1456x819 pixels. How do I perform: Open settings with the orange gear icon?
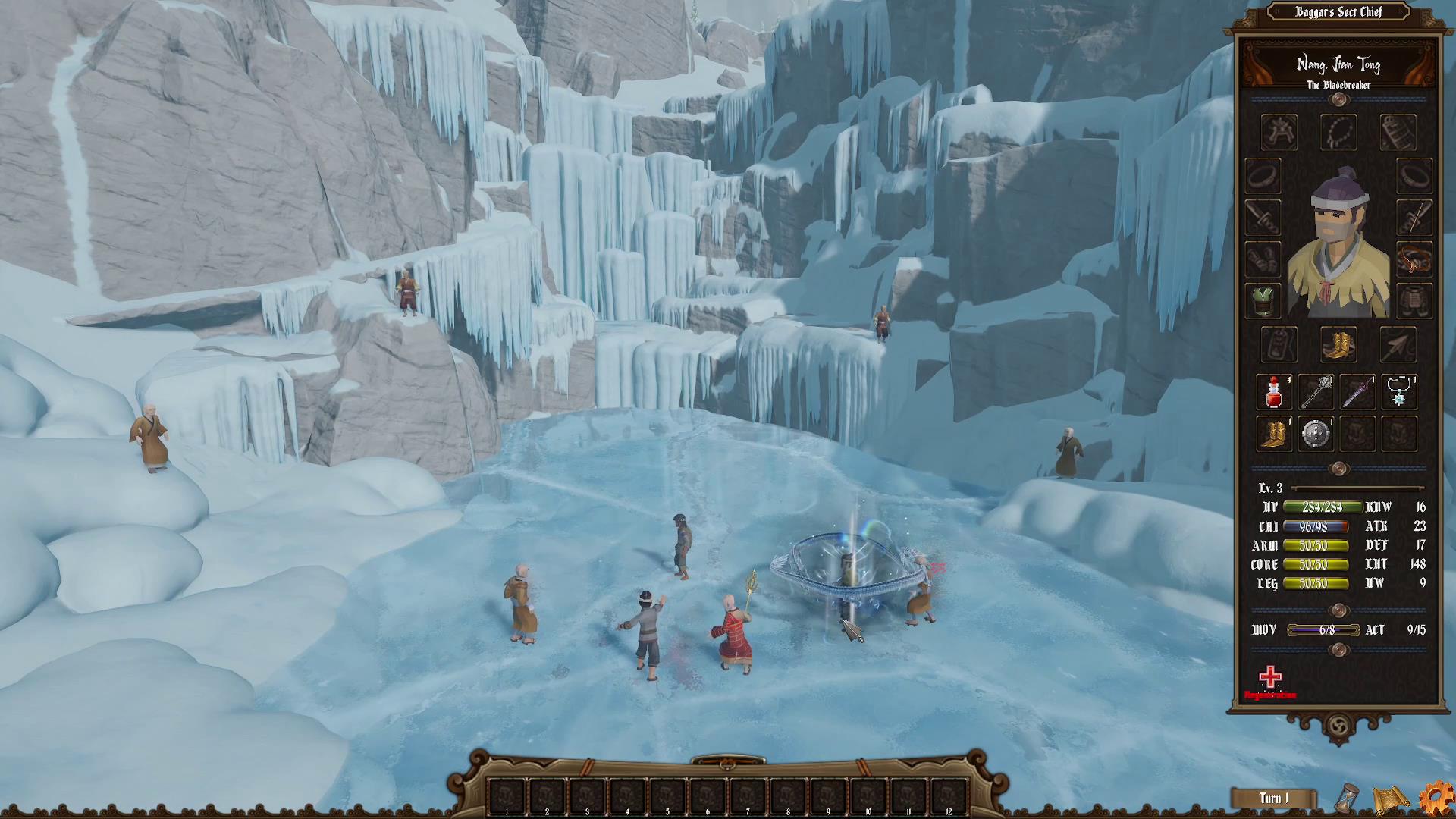[x=1438, y=798]
